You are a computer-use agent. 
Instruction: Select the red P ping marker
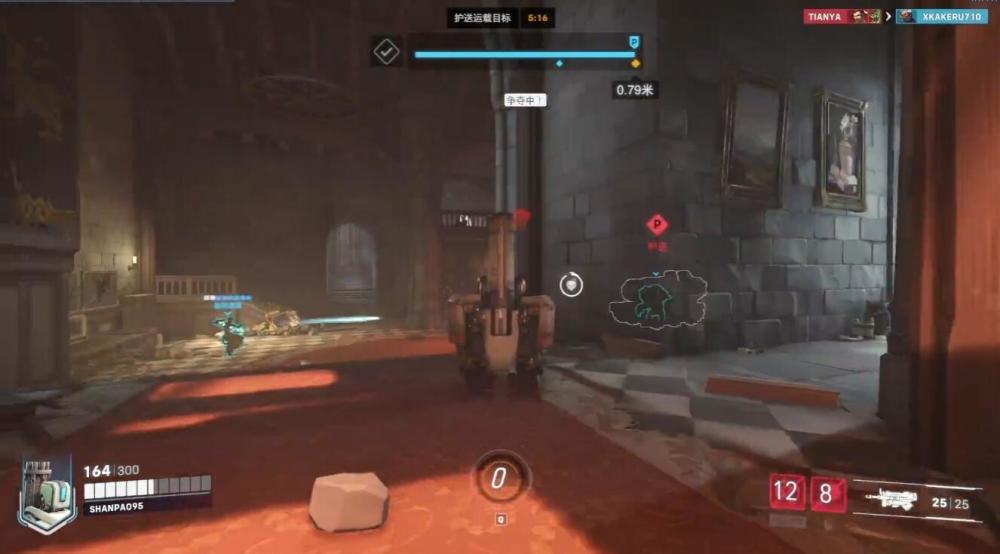pyautogui.click(x=656, y=225)
